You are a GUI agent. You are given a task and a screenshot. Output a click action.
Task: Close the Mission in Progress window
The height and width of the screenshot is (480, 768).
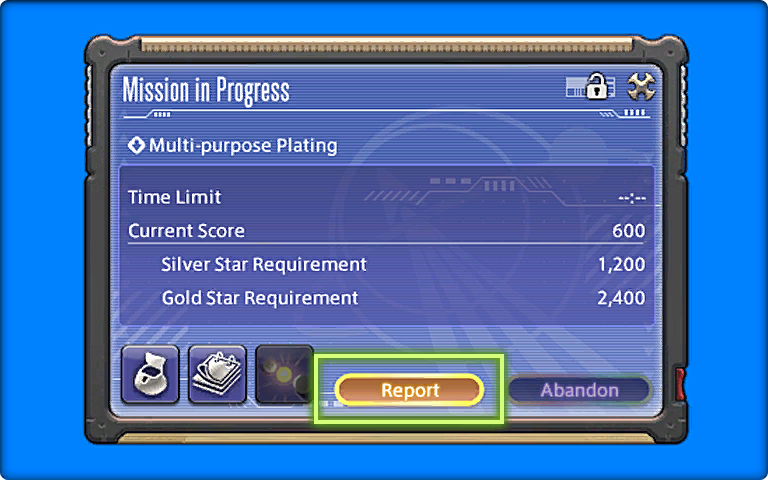point(640,87)
